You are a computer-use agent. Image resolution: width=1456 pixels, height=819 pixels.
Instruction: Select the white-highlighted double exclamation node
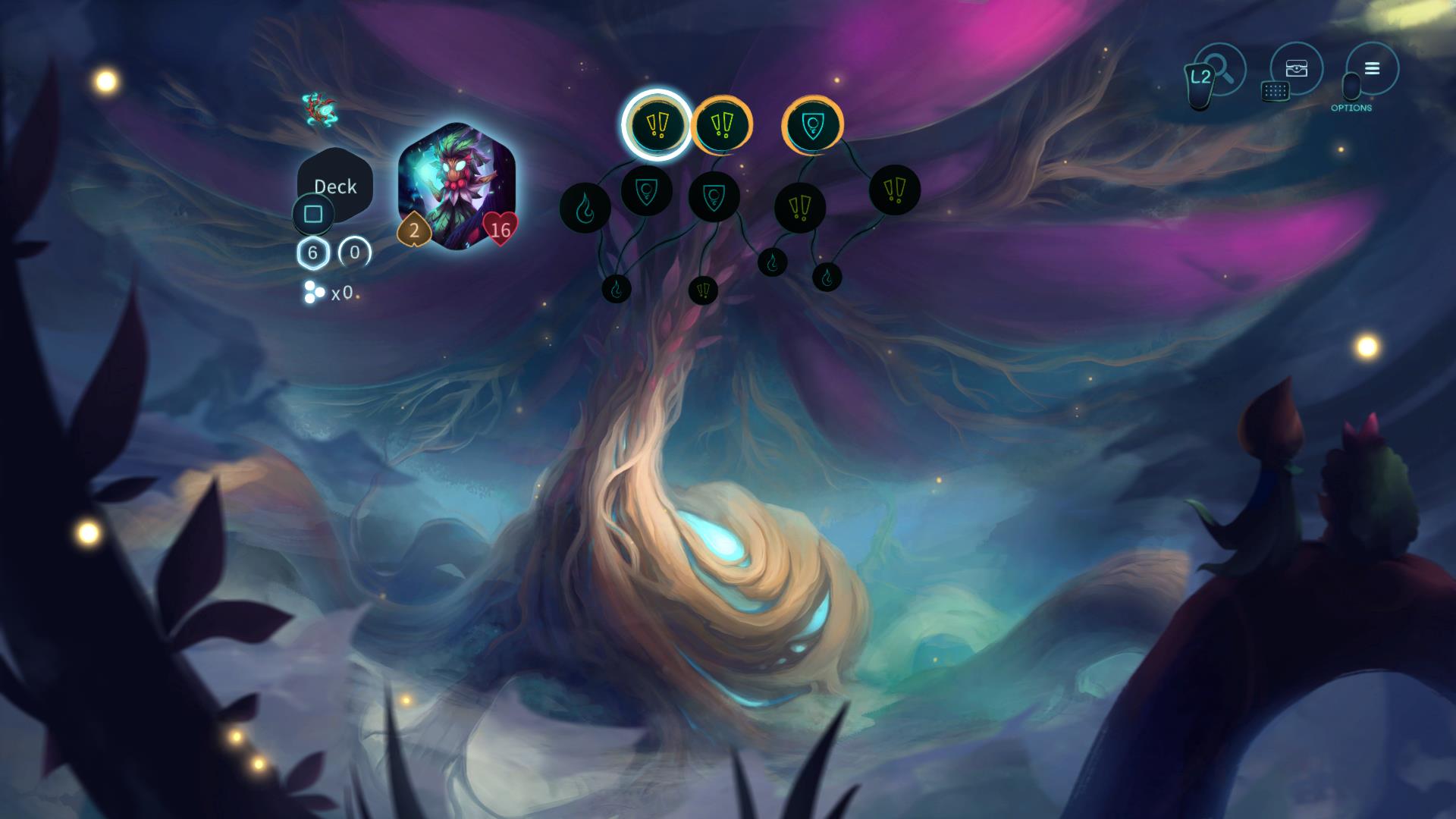(657, 125)
